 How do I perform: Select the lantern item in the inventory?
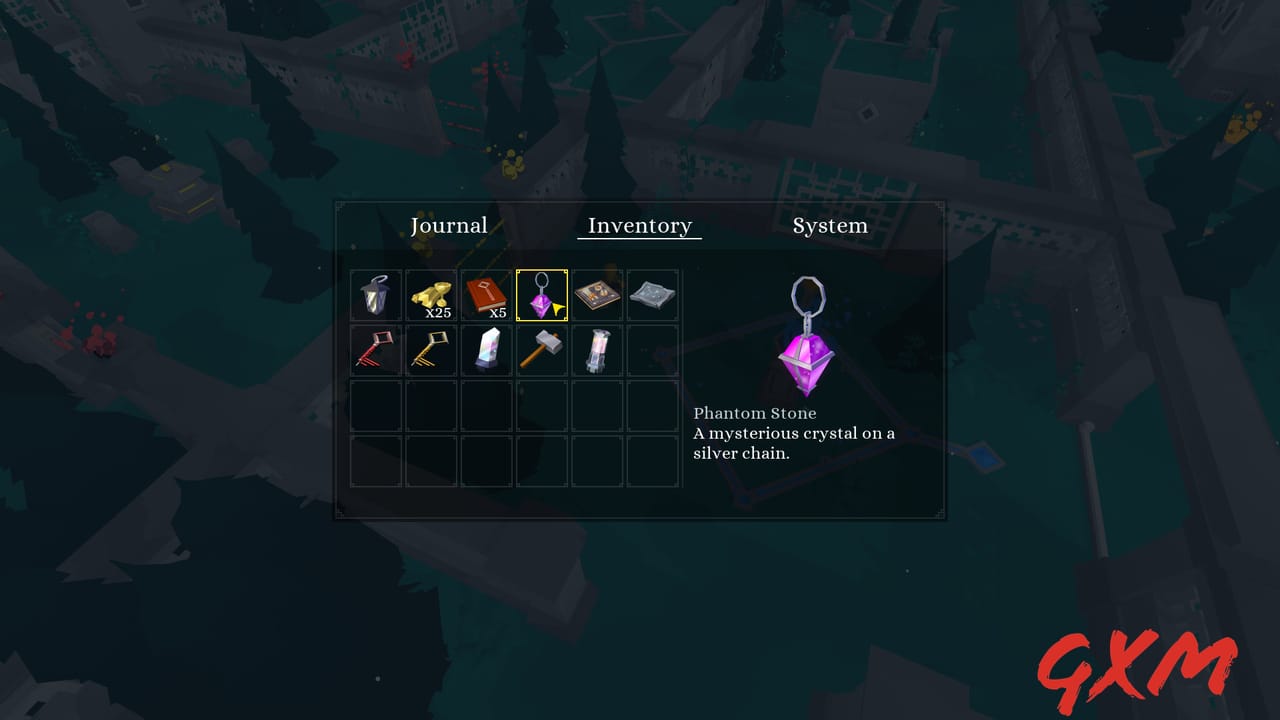coord(375,294)
